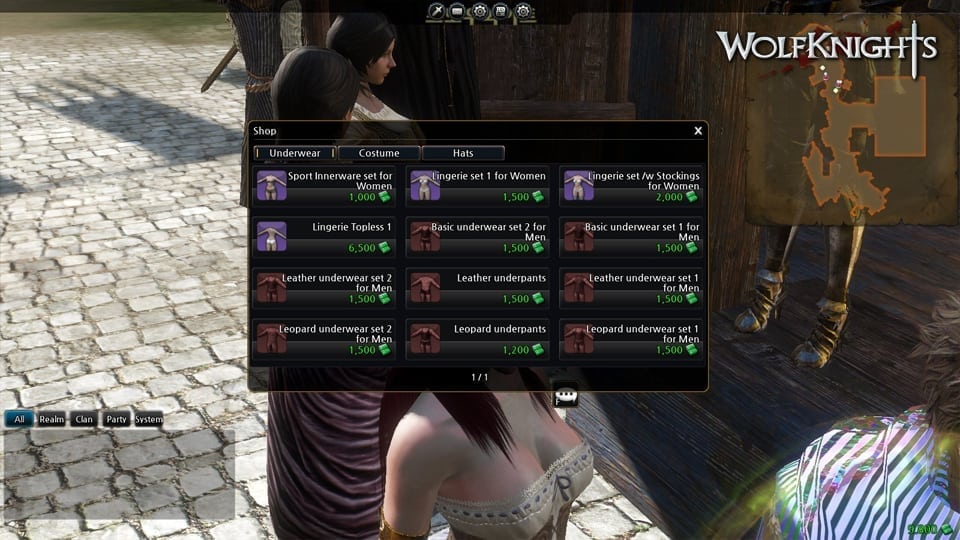Select Lingerie set 1 for Women
Viewport: 960px width, 540px height.
click(478, 186)
